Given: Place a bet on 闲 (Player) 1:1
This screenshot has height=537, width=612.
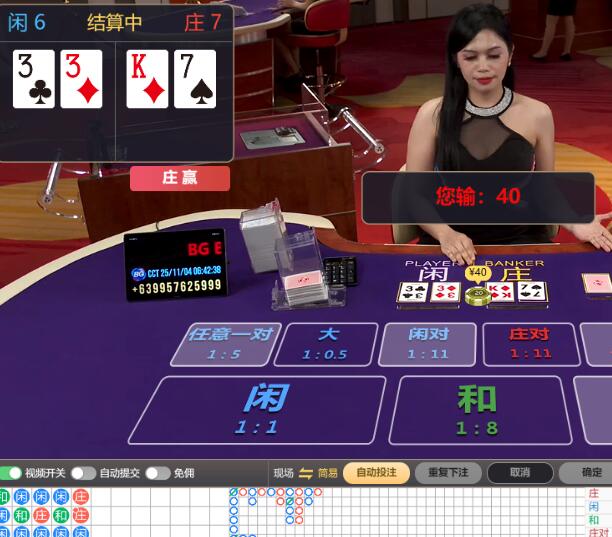Looking at the screenshot, I should (x=258, y=410).
